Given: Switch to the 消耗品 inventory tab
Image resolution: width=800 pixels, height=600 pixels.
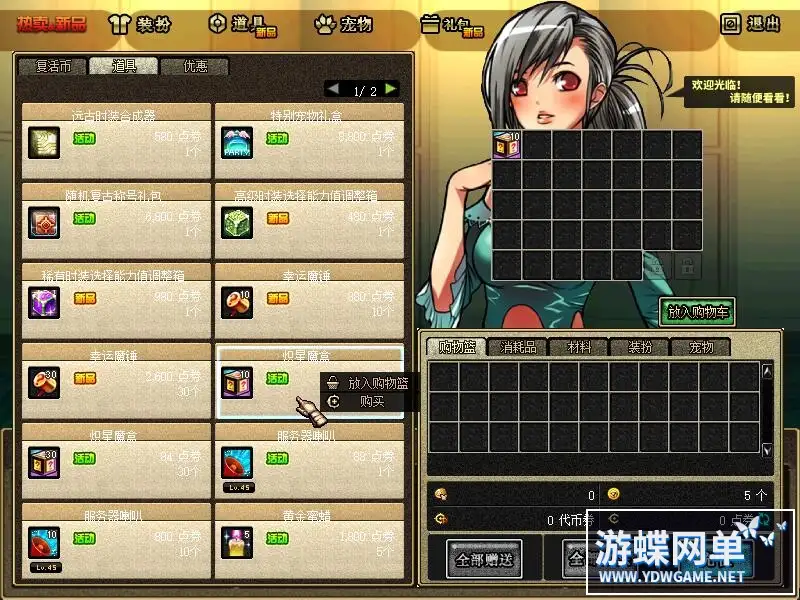Looking at the screenshot, I should 518,348.
